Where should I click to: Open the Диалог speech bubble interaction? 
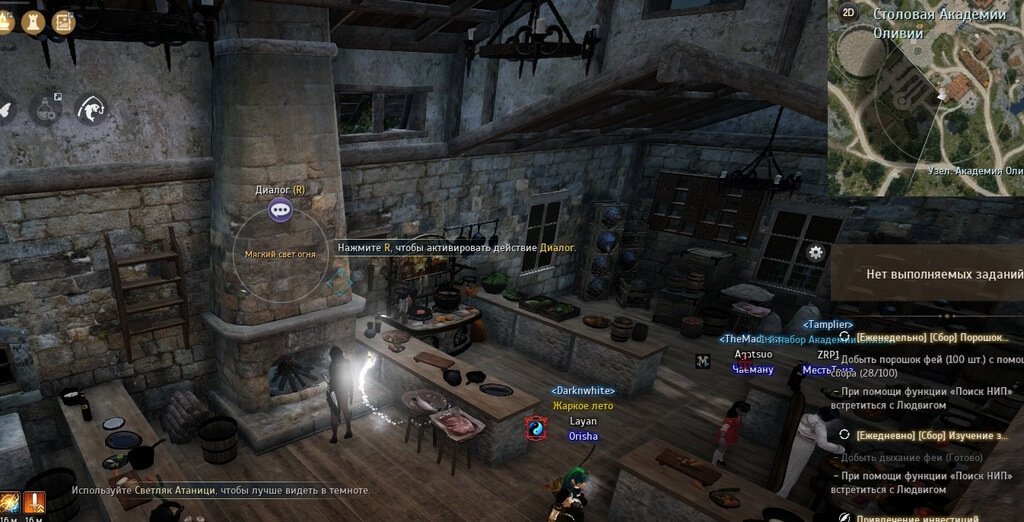point(280,210)
